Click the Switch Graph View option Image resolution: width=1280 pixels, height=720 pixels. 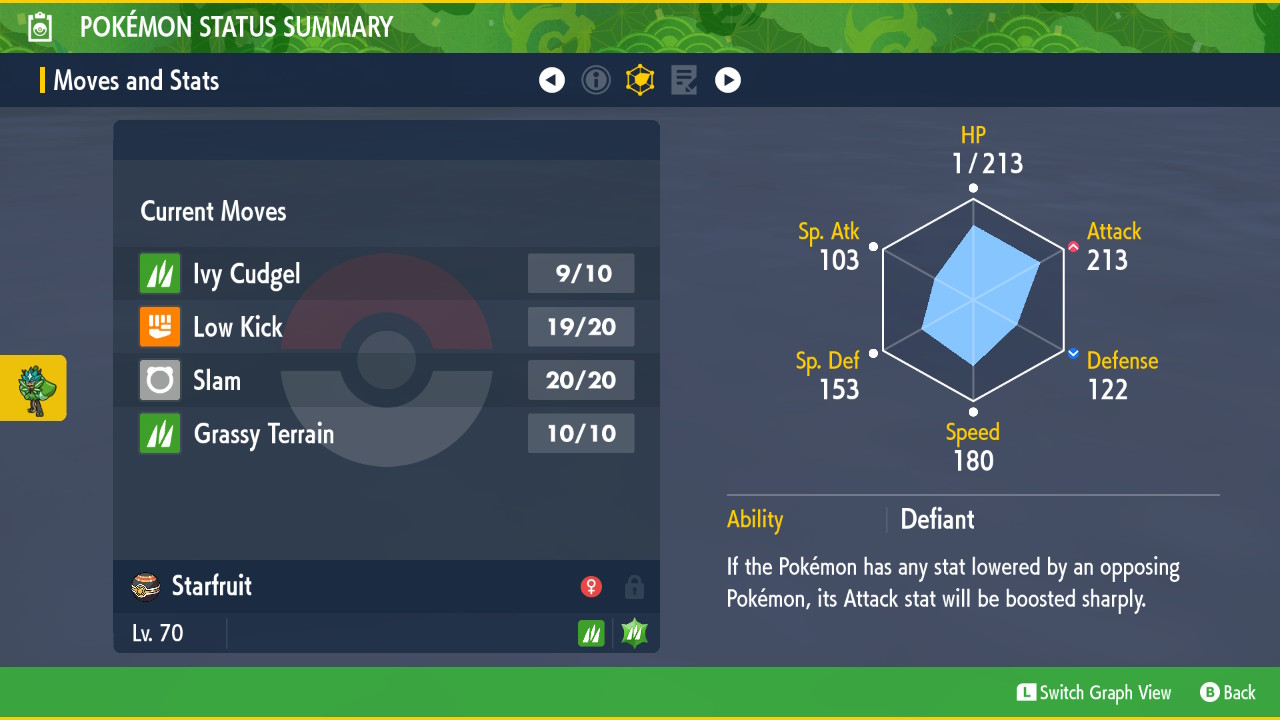(1094, 692)
